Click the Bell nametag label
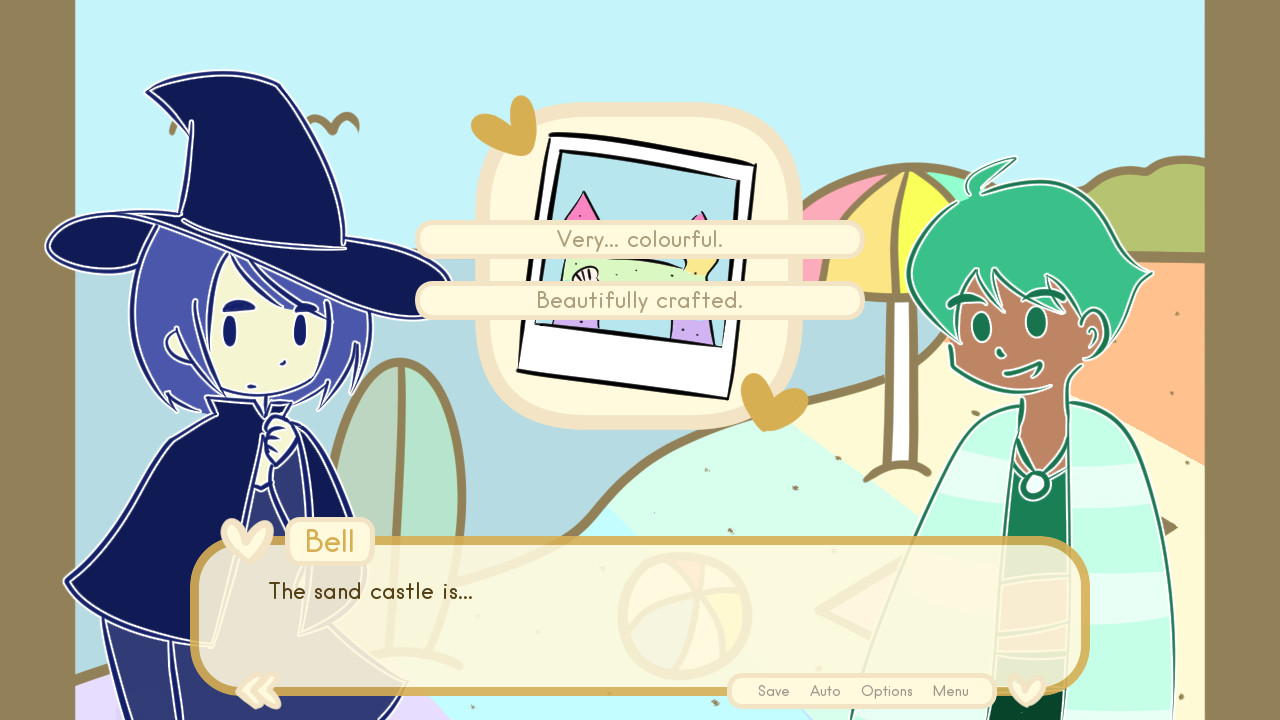This screenshot has width=1280, height=720. point(329,541)
